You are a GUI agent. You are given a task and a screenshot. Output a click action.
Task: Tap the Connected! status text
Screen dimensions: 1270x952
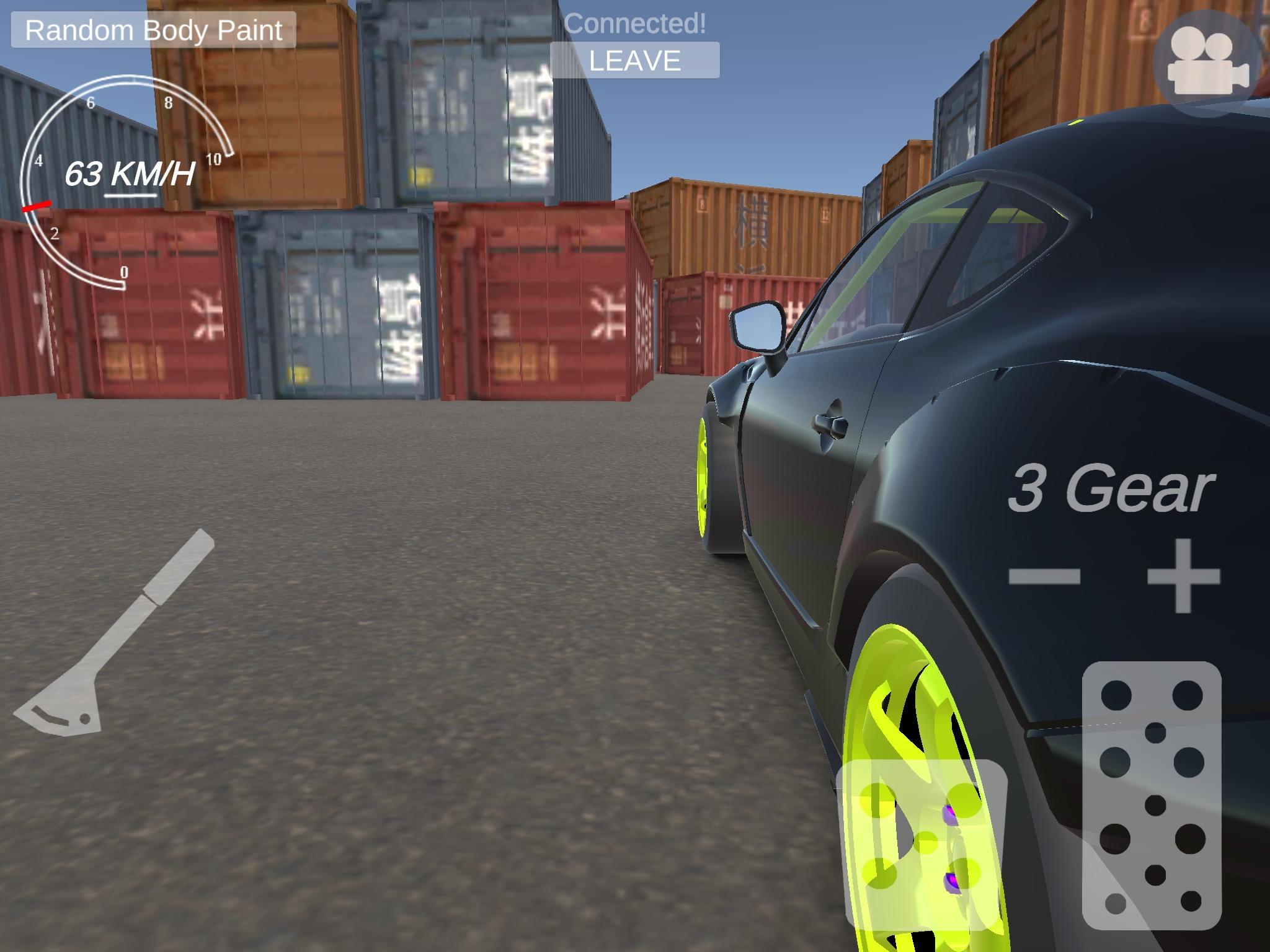[x=636, y=25]
